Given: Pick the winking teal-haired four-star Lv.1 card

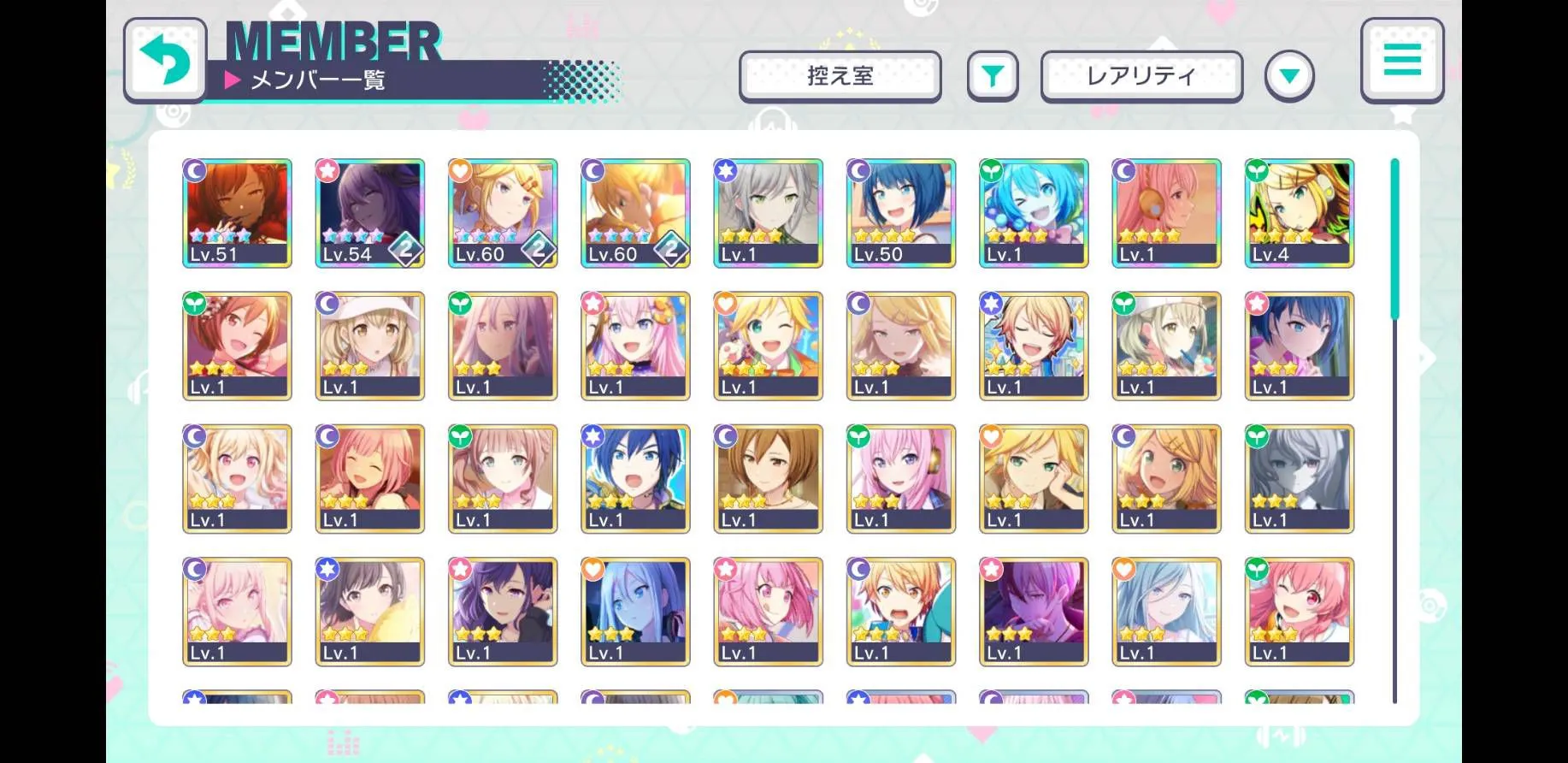Looking at the screenshot, I should [x=1033, y=213].
